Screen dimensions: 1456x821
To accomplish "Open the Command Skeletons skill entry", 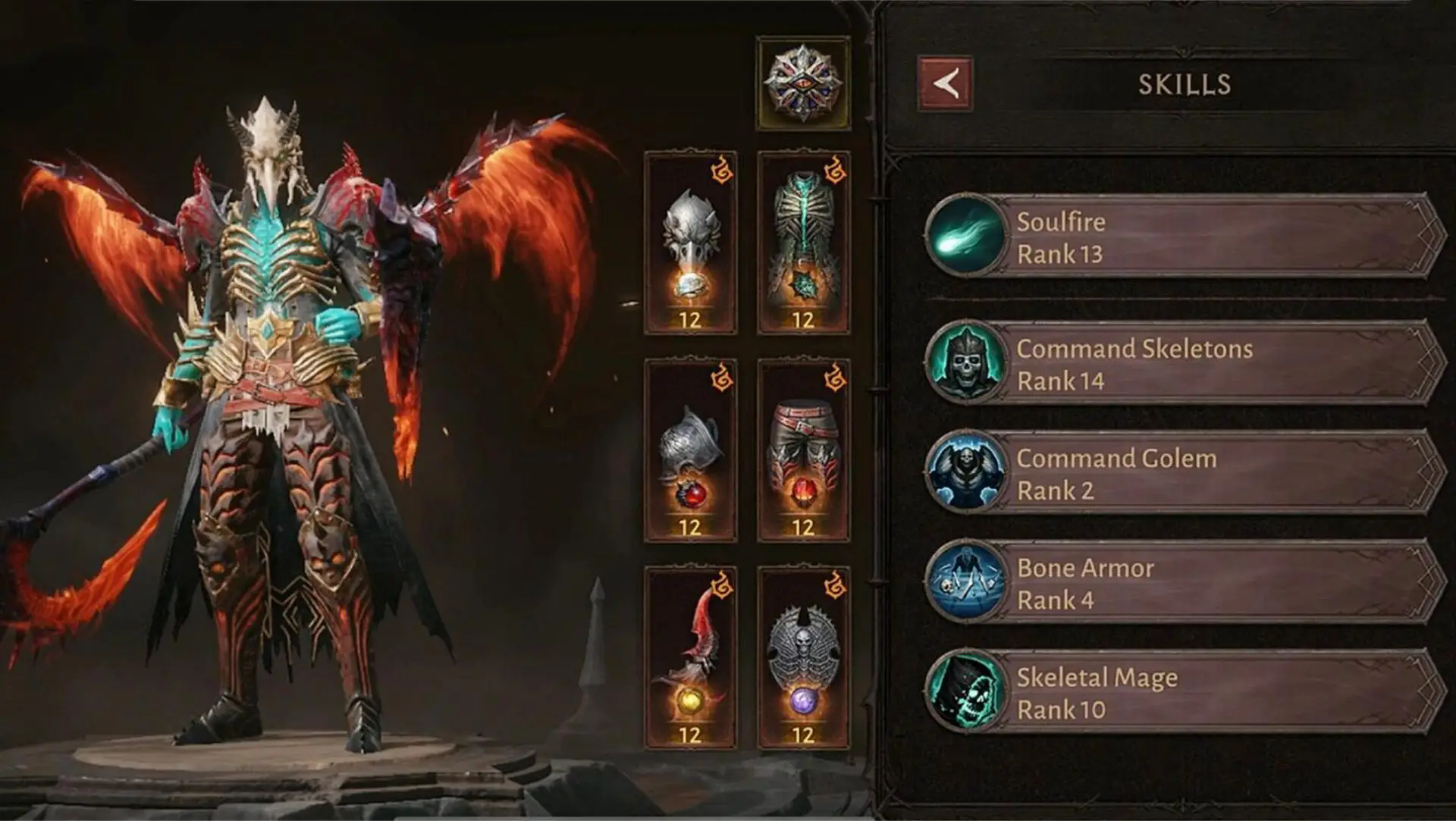I will point(1183,364).
